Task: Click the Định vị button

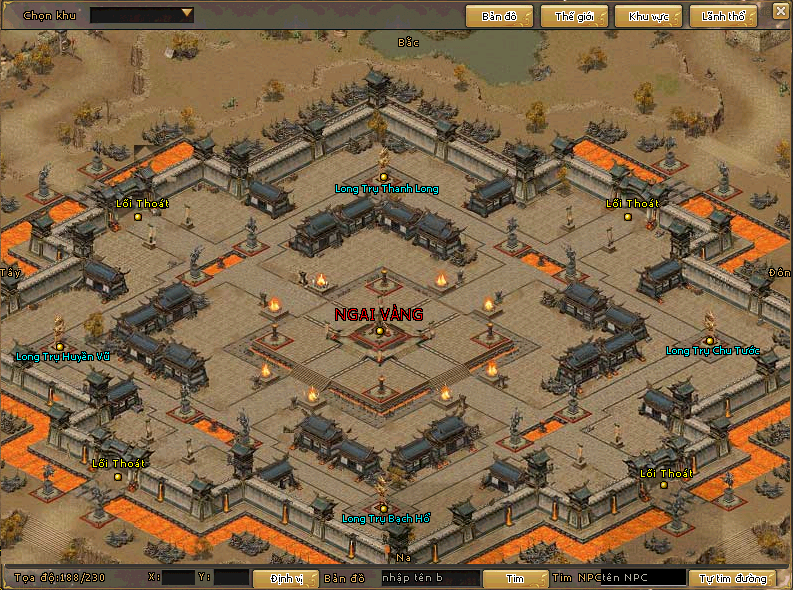Action: [x=284, y=578]
